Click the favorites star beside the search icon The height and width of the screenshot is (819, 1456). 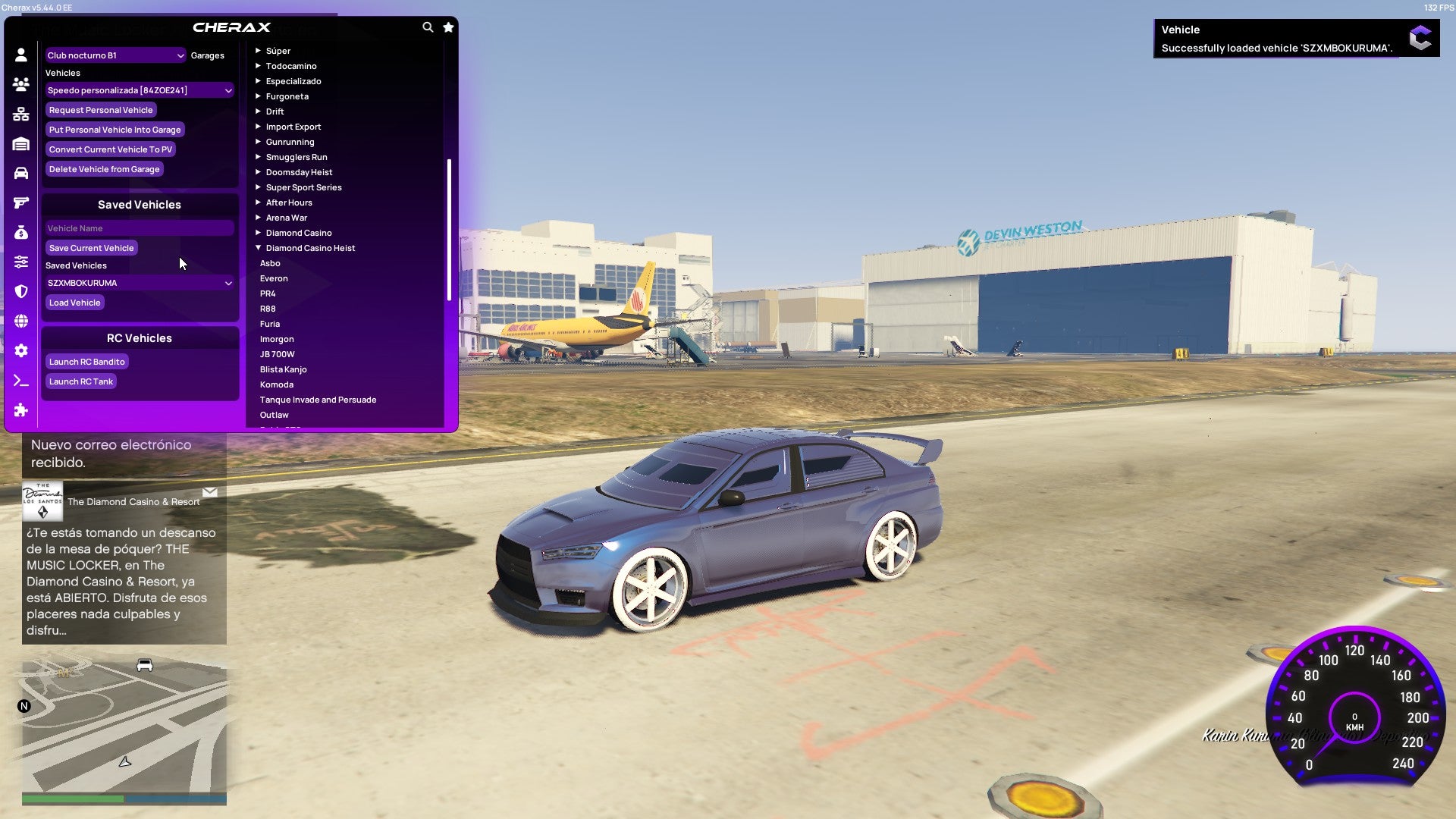[447, 26]
